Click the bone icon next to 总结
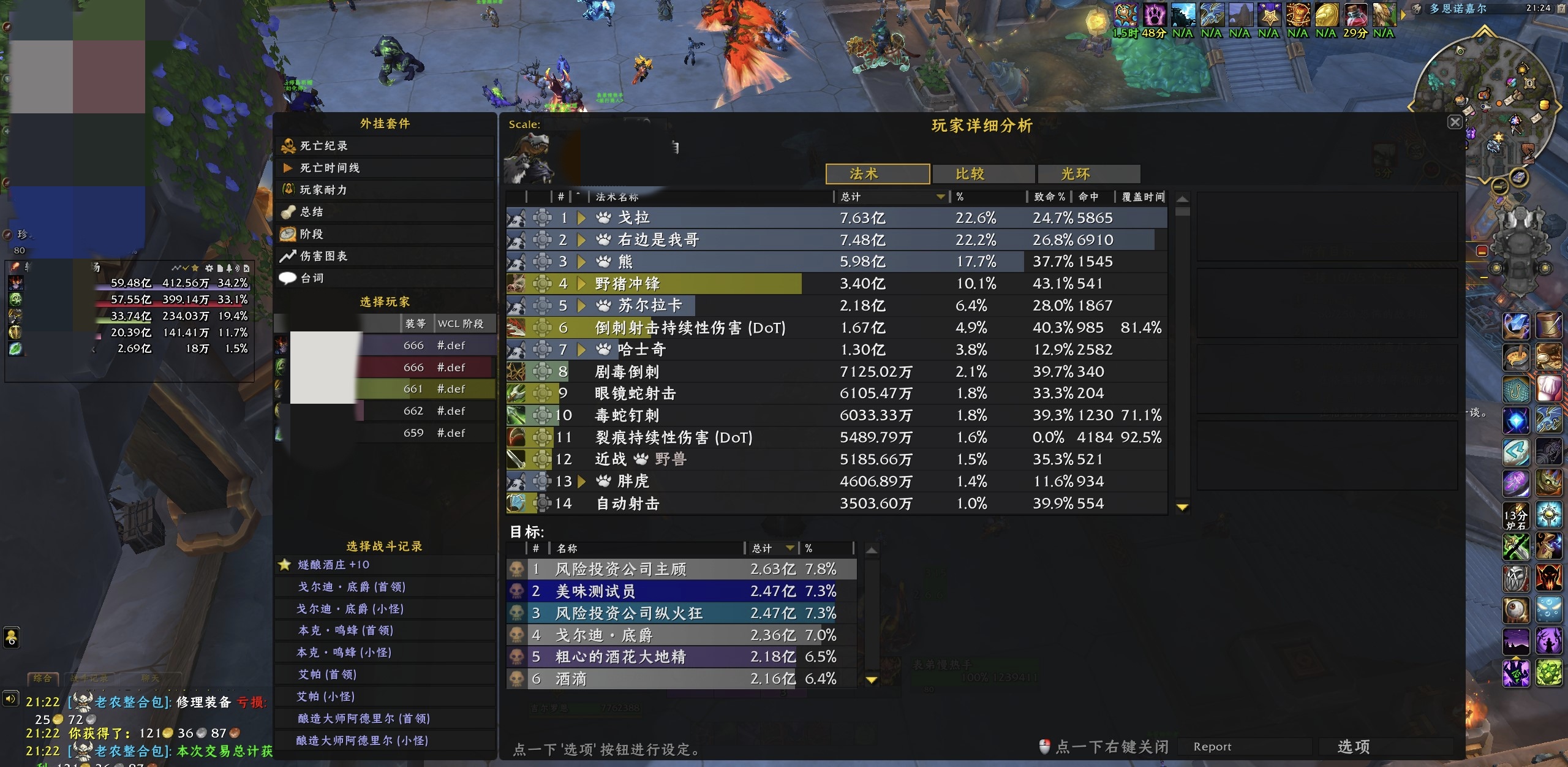The height and width of the screenshot is (767, 1568). 288,212
